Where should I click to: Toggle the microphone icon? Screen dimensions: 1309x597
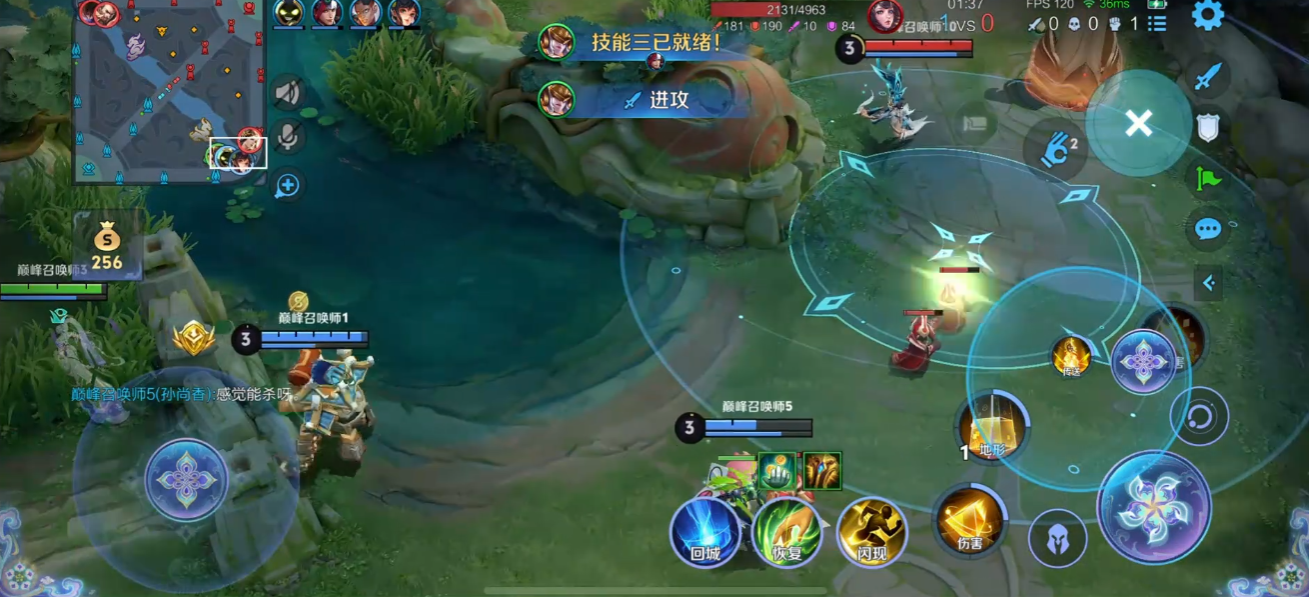click(288, 137)
